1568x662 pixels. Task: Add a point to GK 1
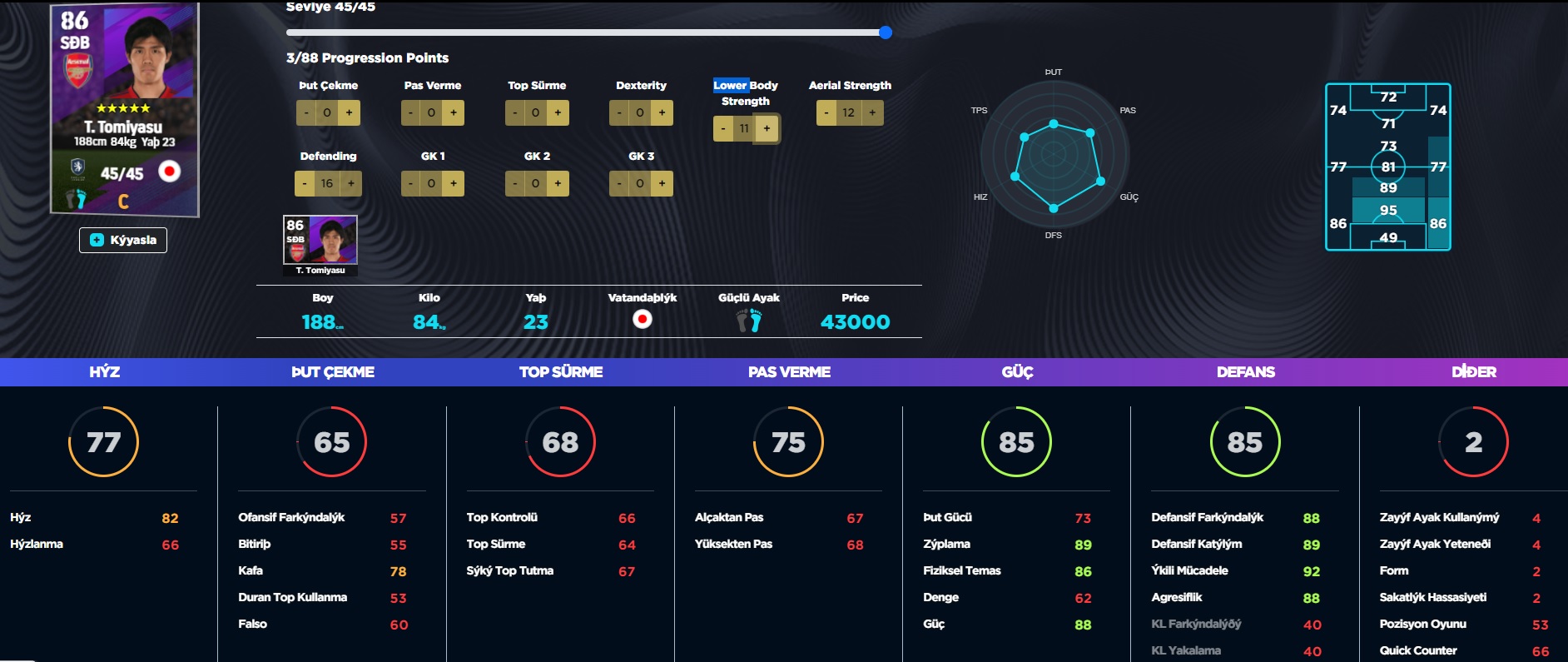[x=454, y=183]
